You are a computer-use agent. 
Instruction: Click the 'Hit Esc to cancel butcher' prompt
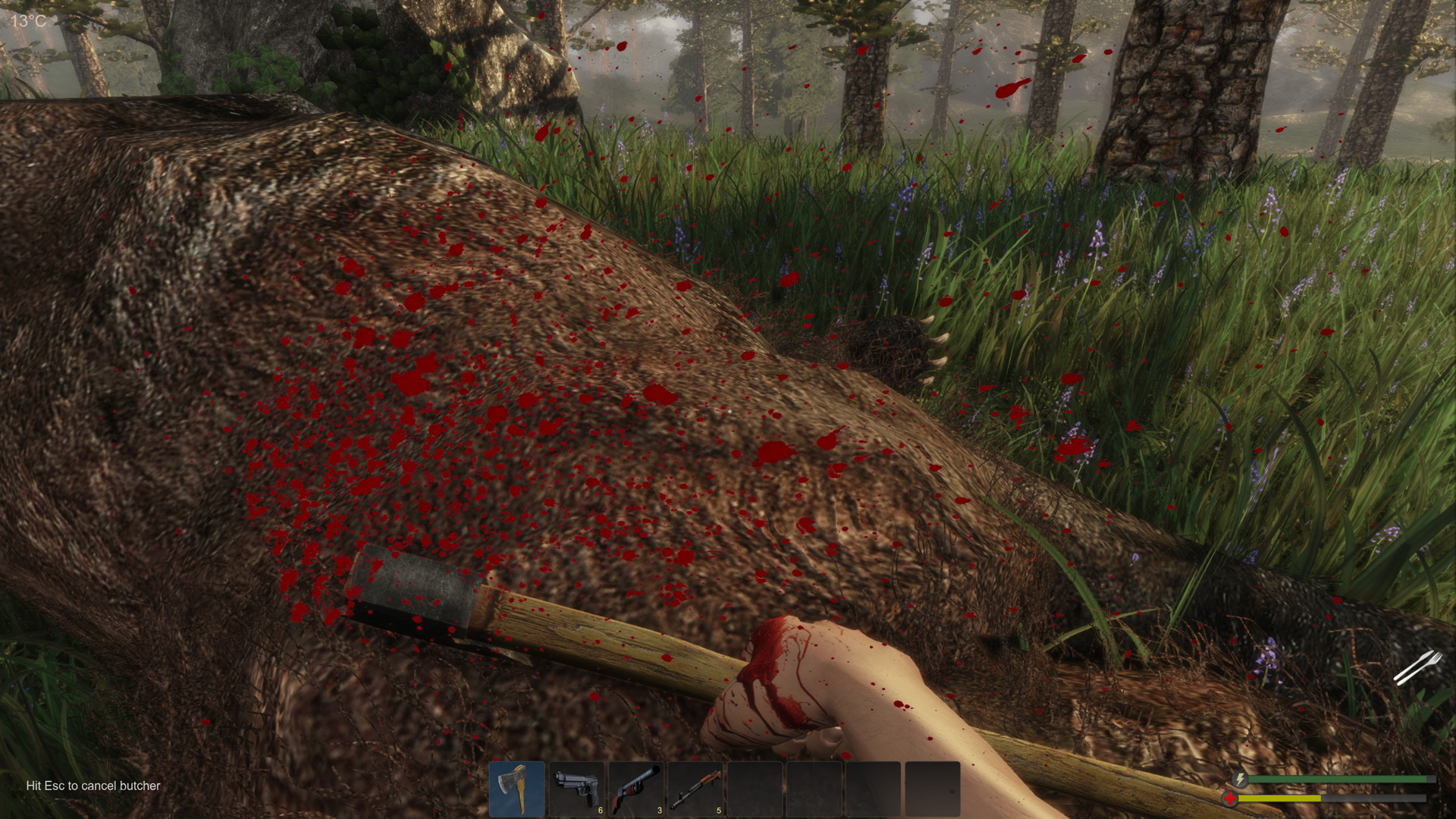pos(91,786)
